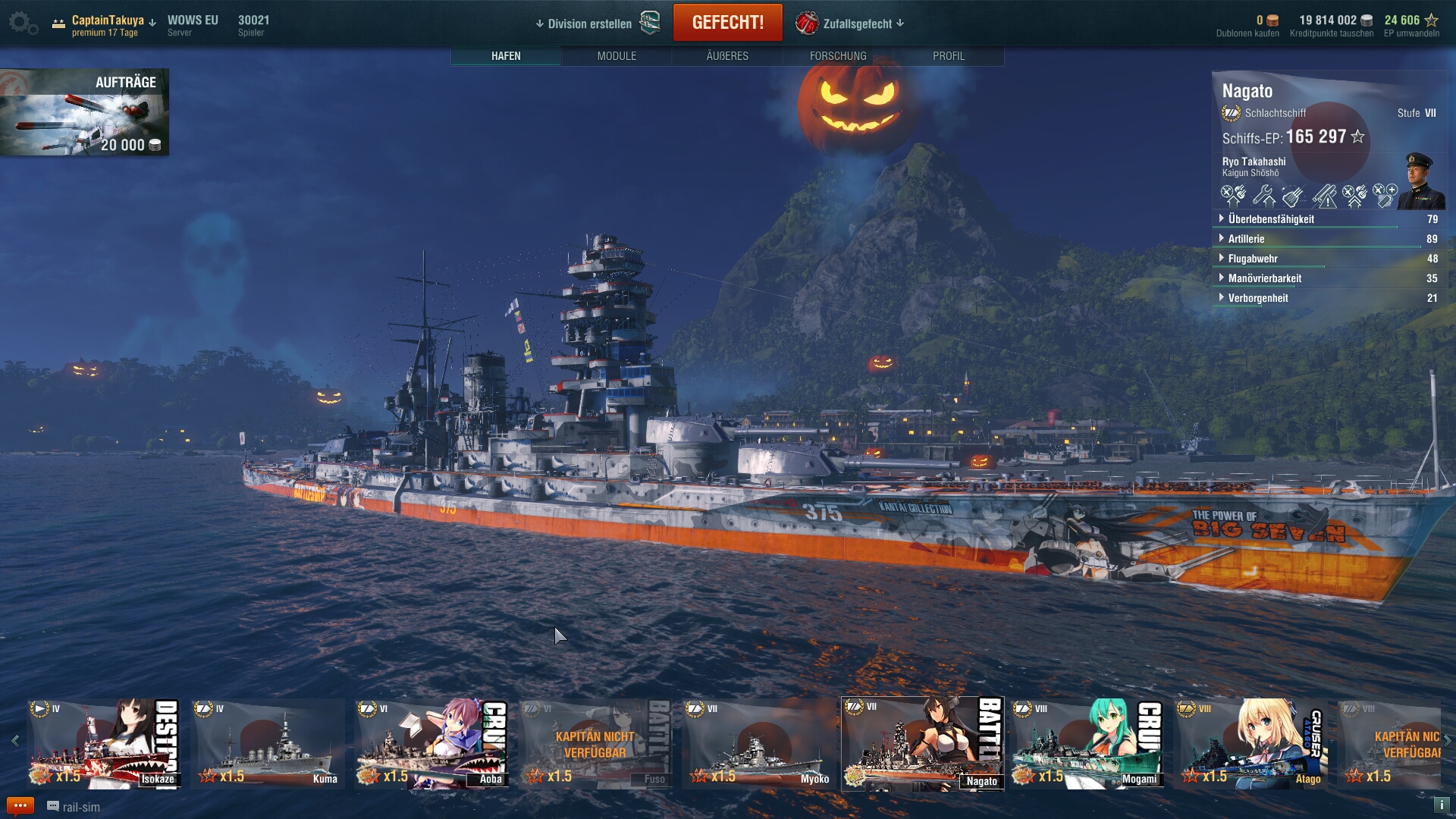The width and height of the screenshot is (1456, 819).
Task: Open the chat speech bubble button
Action: (x=20, y=806)
